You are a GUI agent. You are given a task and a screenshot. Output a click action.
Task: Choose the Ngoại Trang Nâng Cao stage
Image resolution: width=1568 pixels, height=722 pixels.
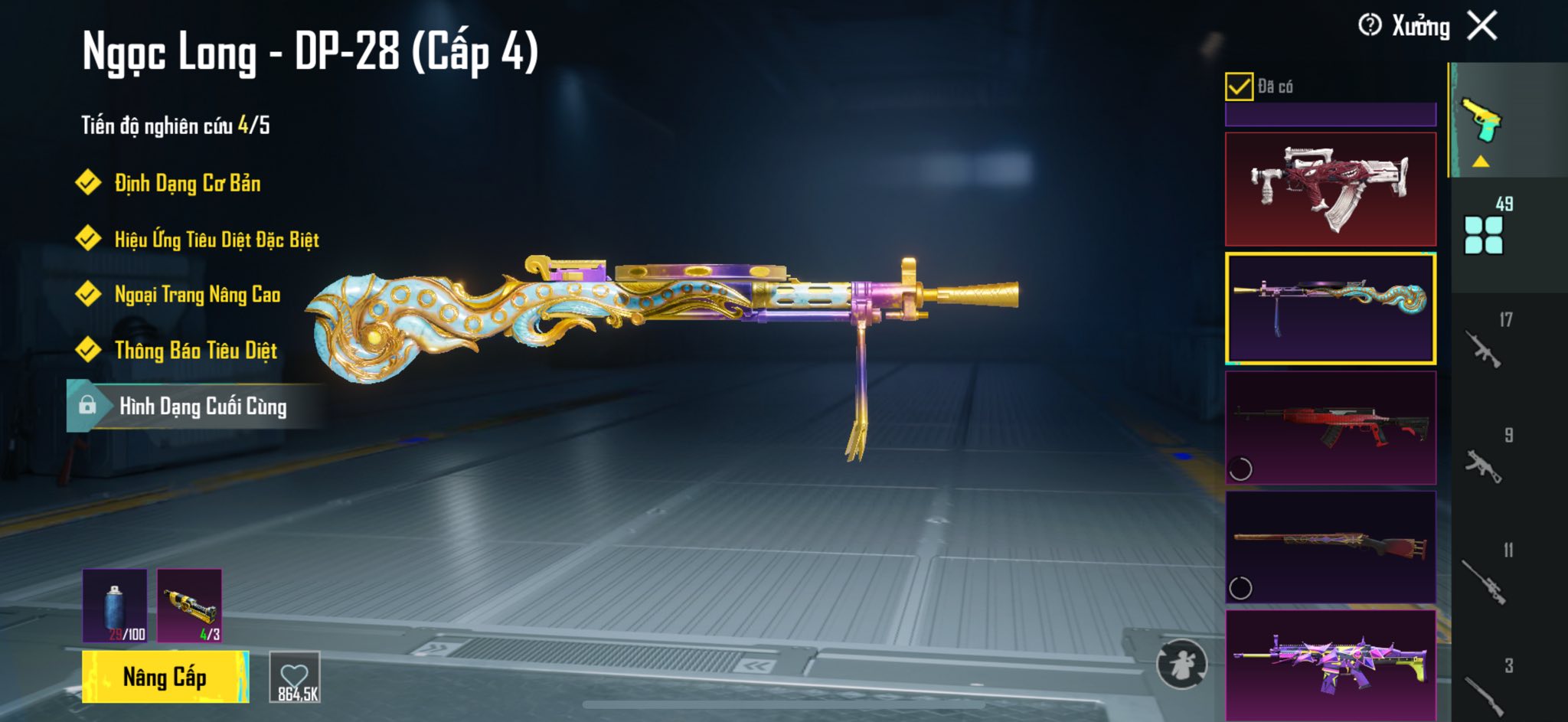[197, 294]
